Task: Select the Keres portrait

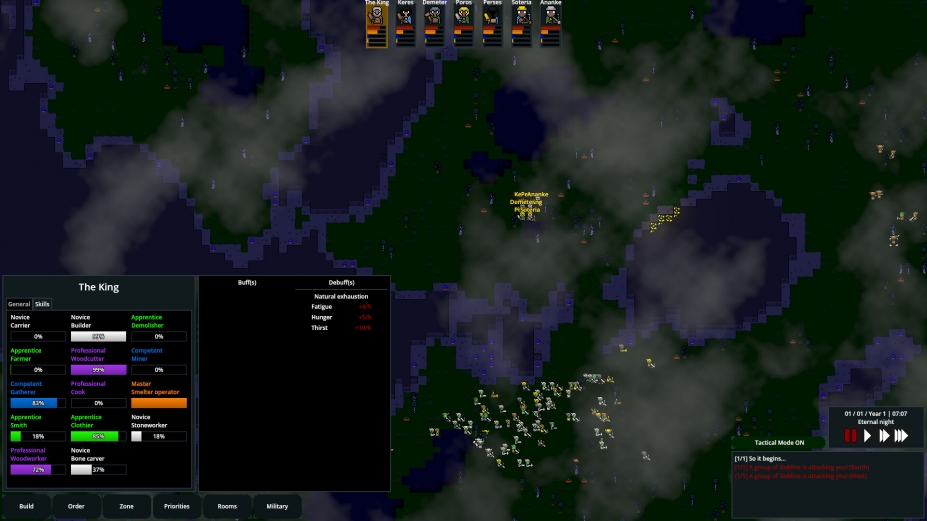Action: pos(405,23)
